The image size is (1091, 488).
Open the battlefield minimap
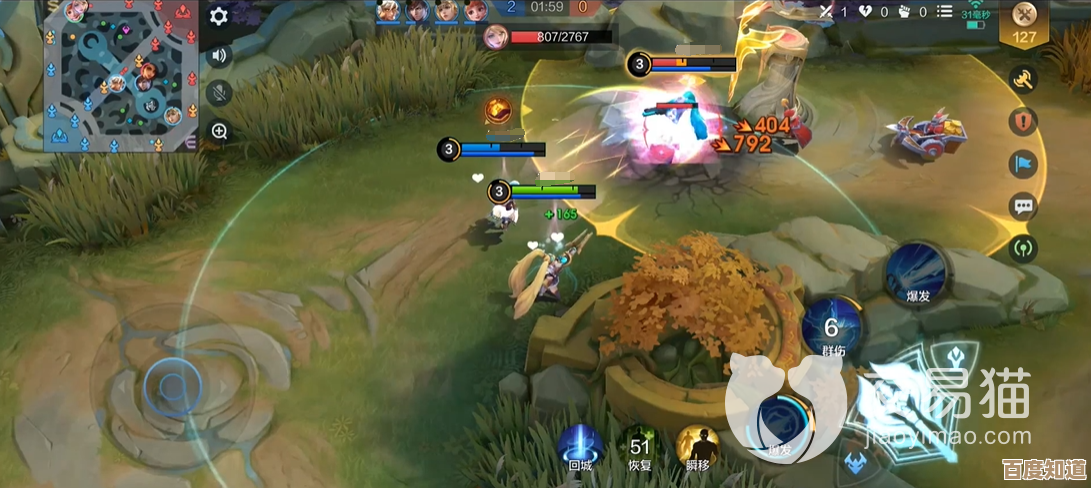click(121, 77)
